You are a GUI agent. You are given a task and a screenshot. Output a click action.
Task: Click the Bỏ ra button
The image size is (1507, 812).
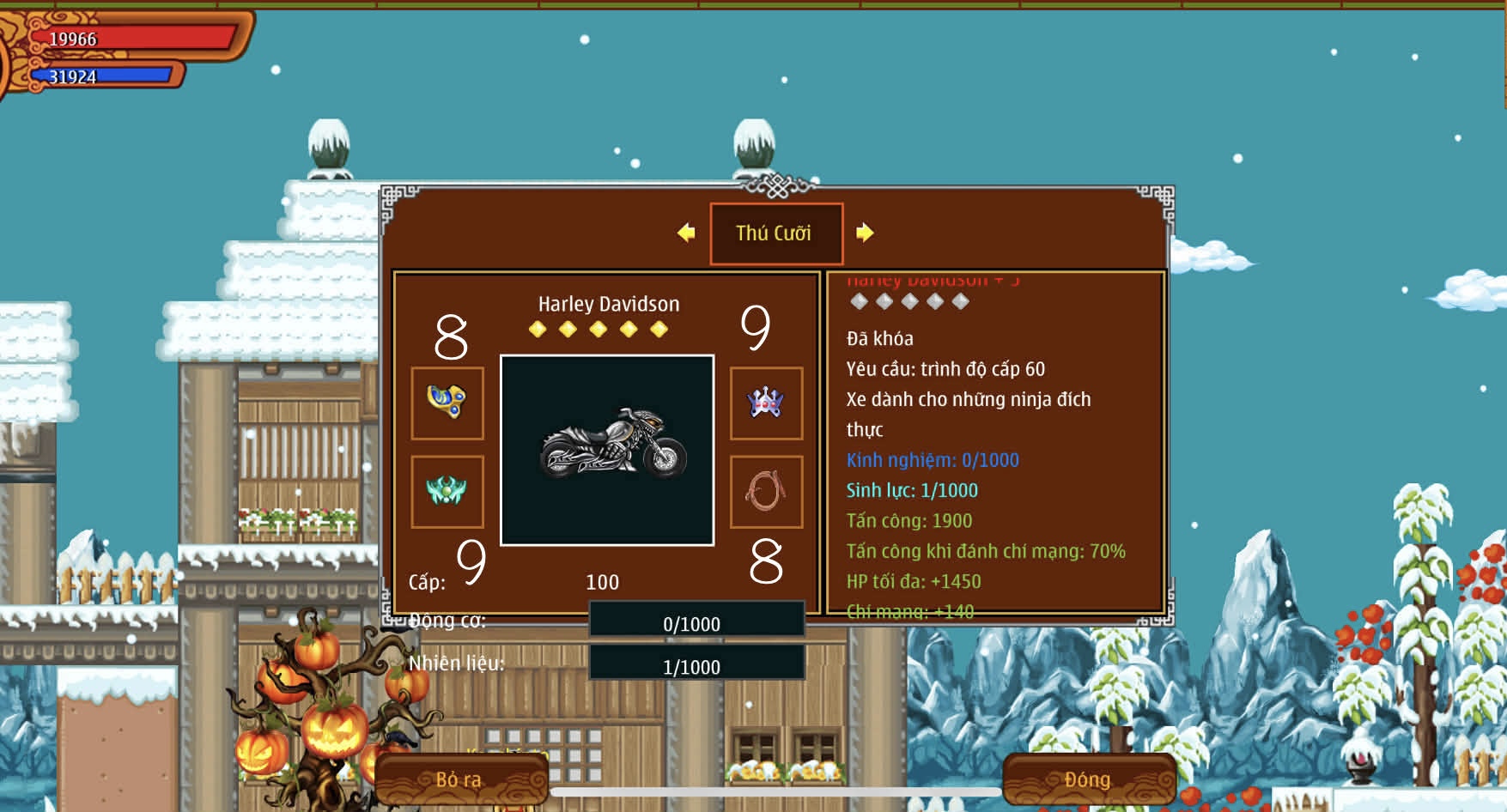(x=460, y=779)
